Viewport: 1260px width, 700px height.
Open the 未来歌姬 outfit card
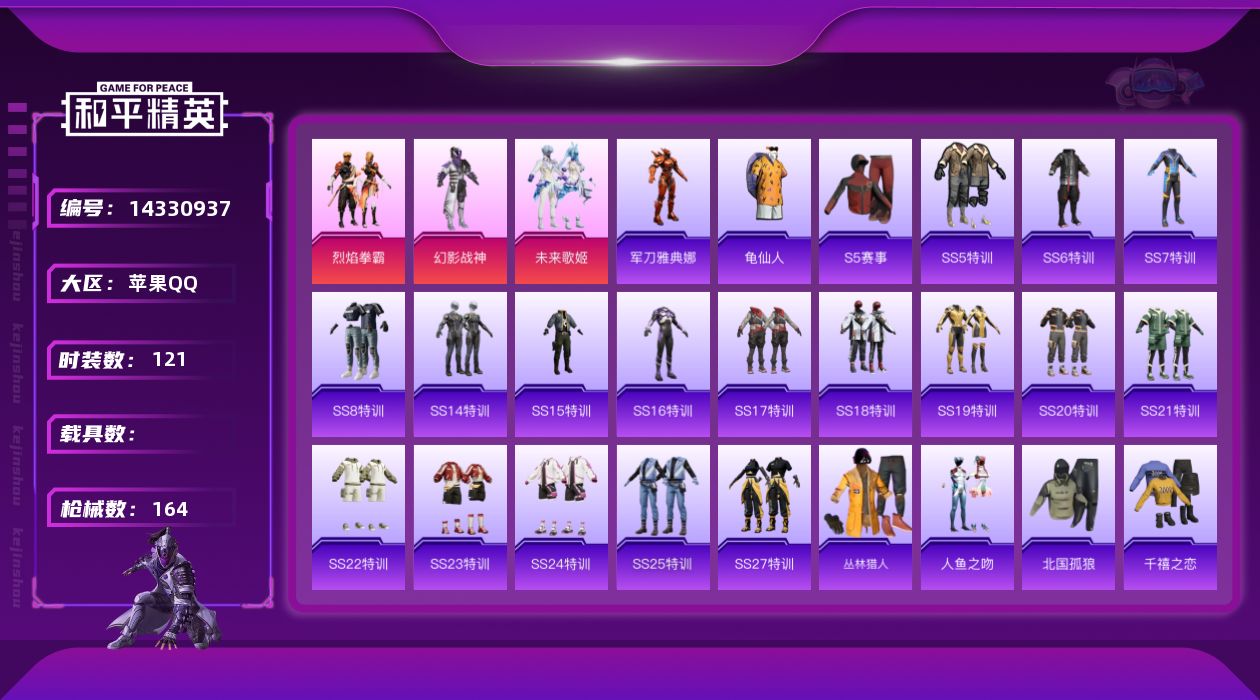point(561,211)
